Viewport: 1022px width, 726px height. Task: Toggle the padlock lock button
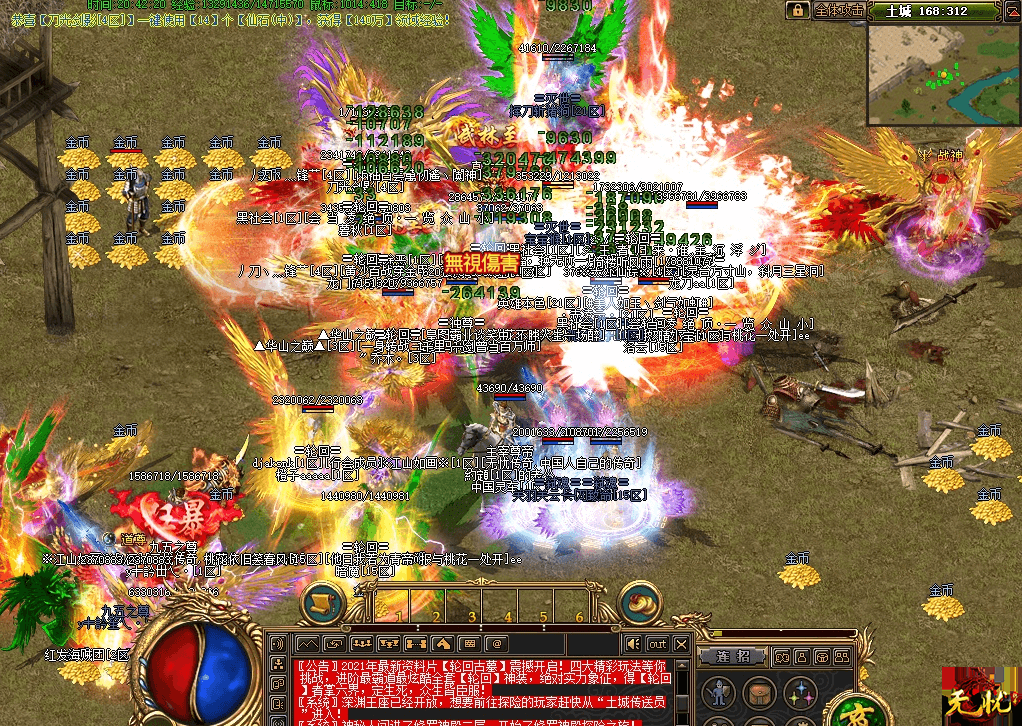[x=797, y=10]
